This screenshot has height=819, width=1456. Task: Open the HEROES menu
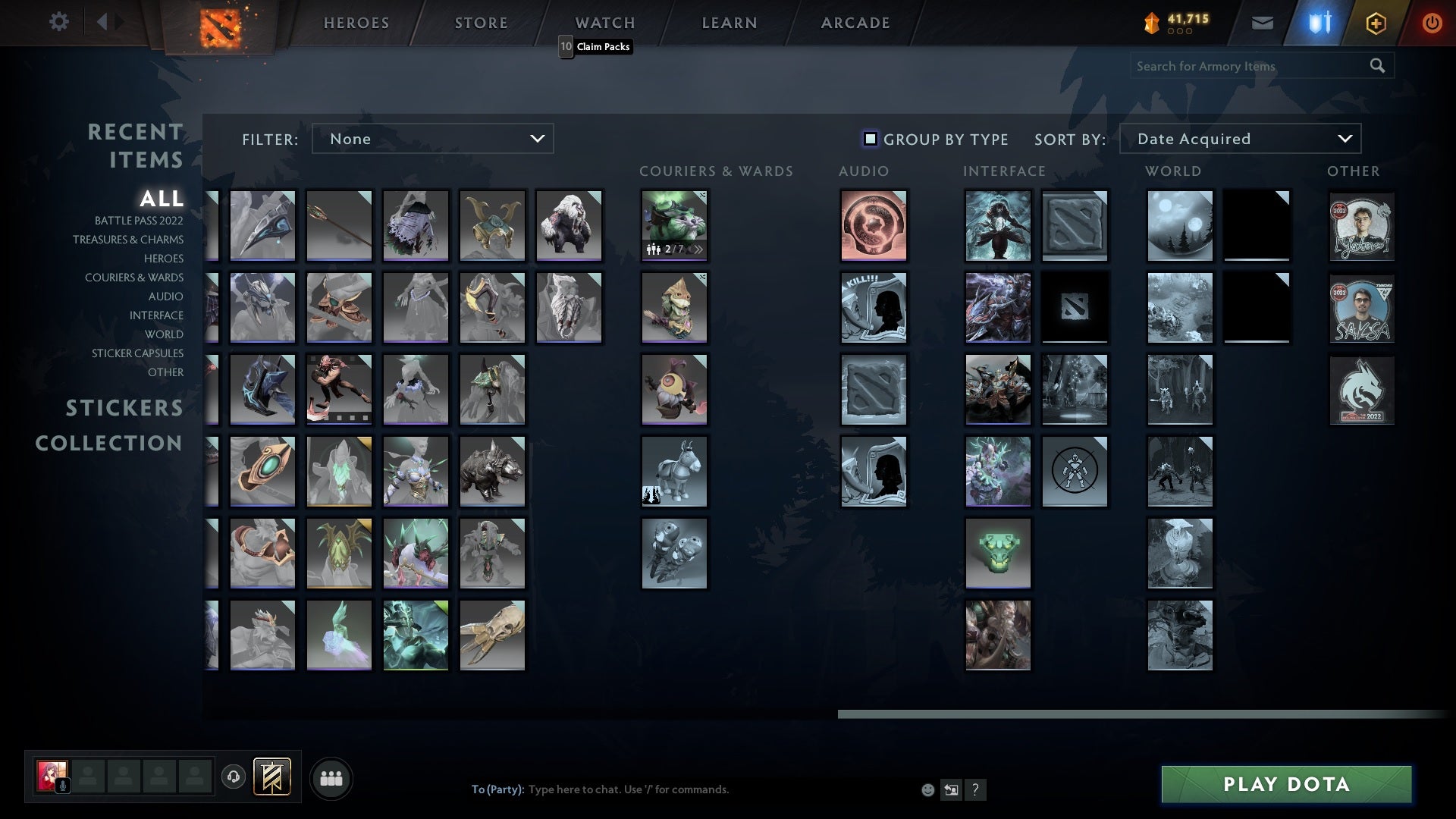click(x=356, y=22)
